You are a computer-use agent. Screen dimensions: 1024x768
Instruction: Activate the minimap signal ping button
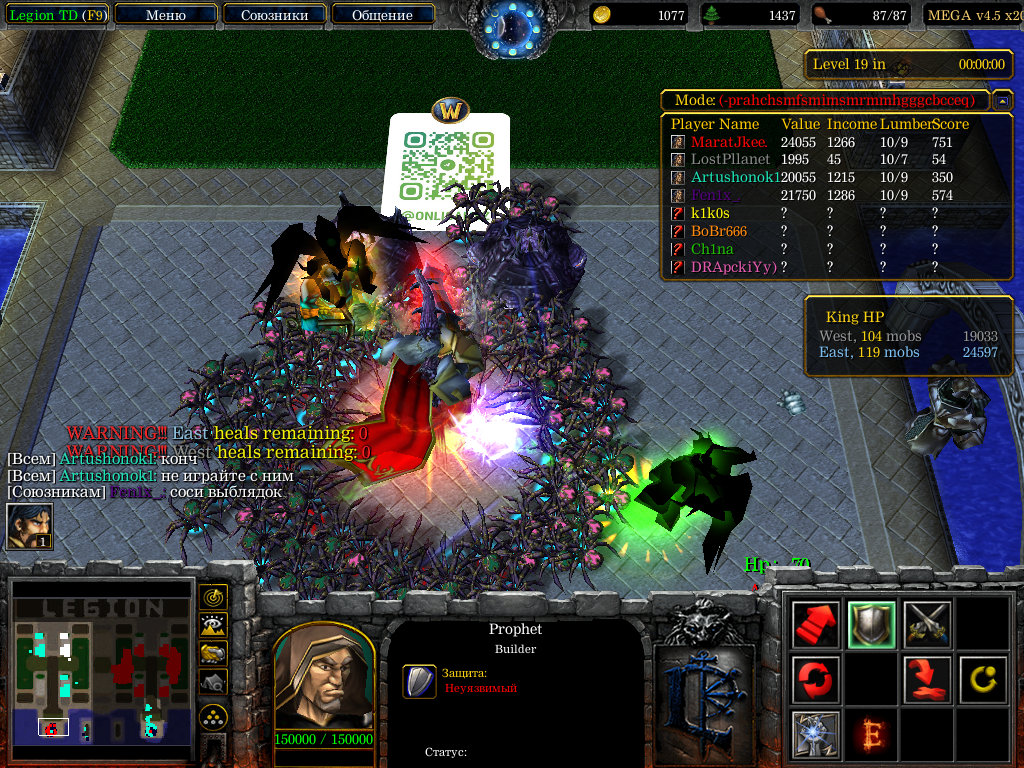point(213,598)
